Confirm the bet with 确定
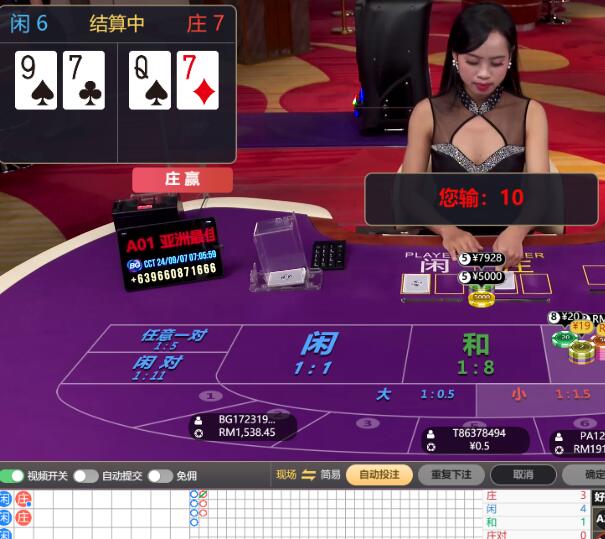Viewport: 605px width, 539px height. pyautogui.click(x=590, y=475)
